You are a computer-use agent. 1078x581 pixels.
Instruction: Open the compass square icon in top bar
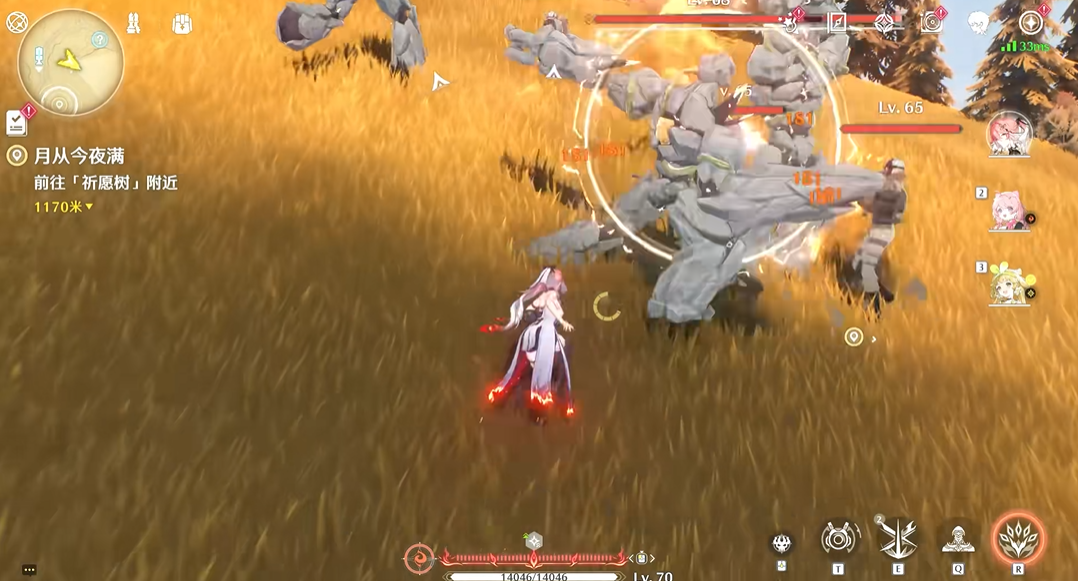pos(838,23)
